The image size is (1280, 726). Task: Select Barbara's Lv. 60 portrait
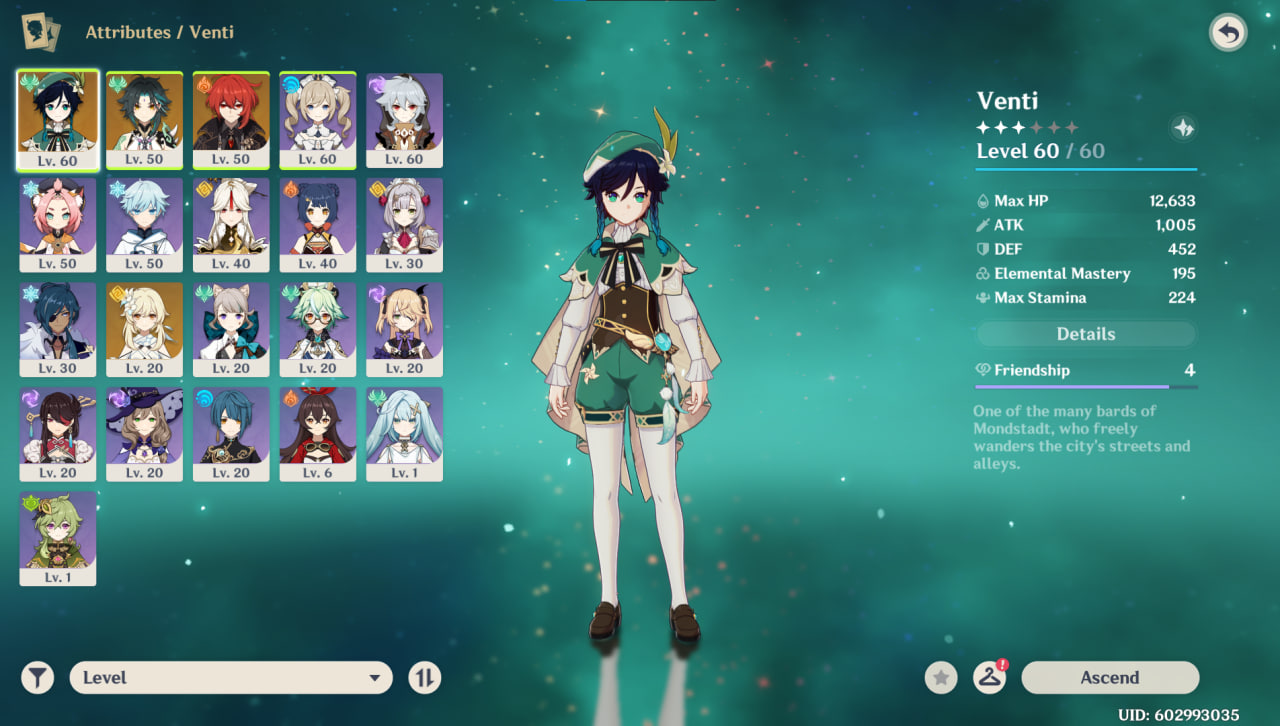coord(317,119)
